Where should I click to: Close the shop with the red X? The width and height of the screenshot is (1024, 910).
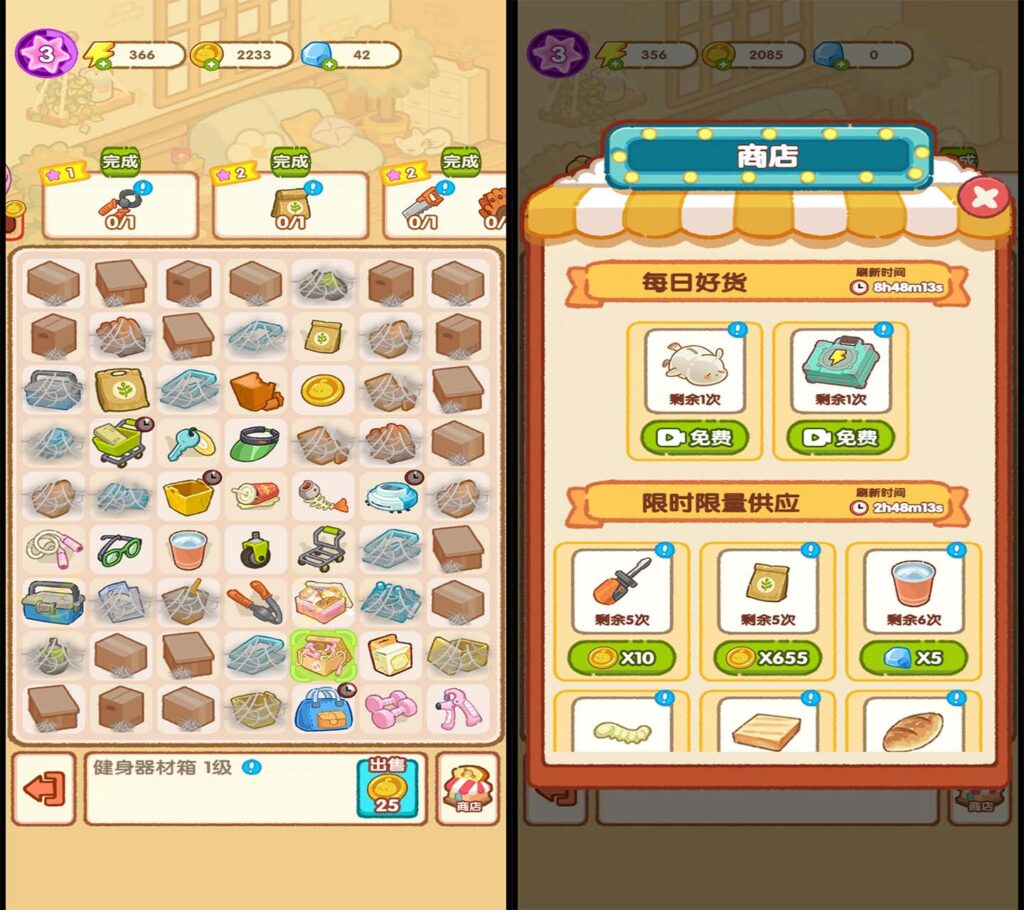click(983, 197)
